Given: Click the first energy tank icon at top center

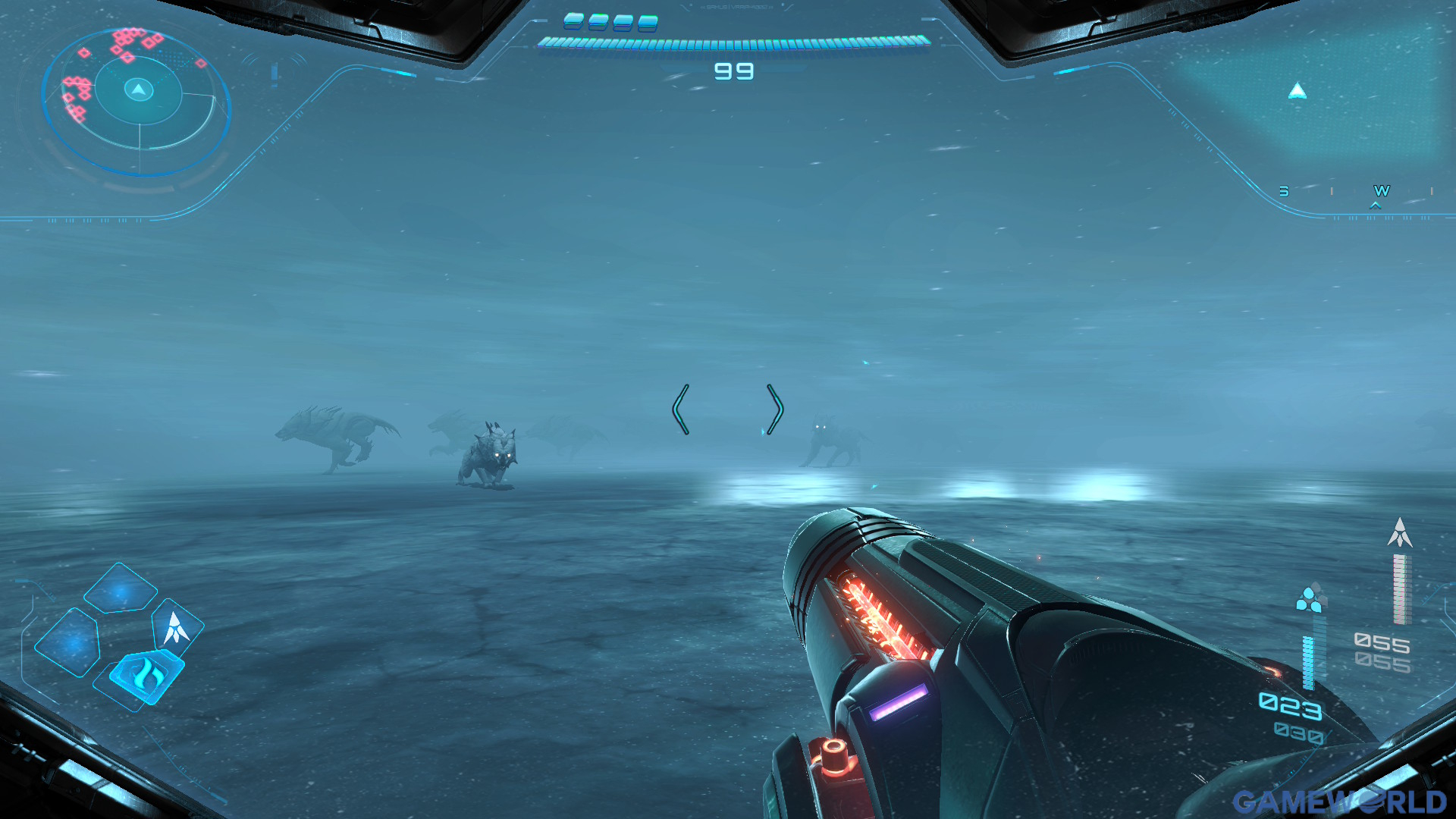Looking at the screenshot, I should 574,20.
